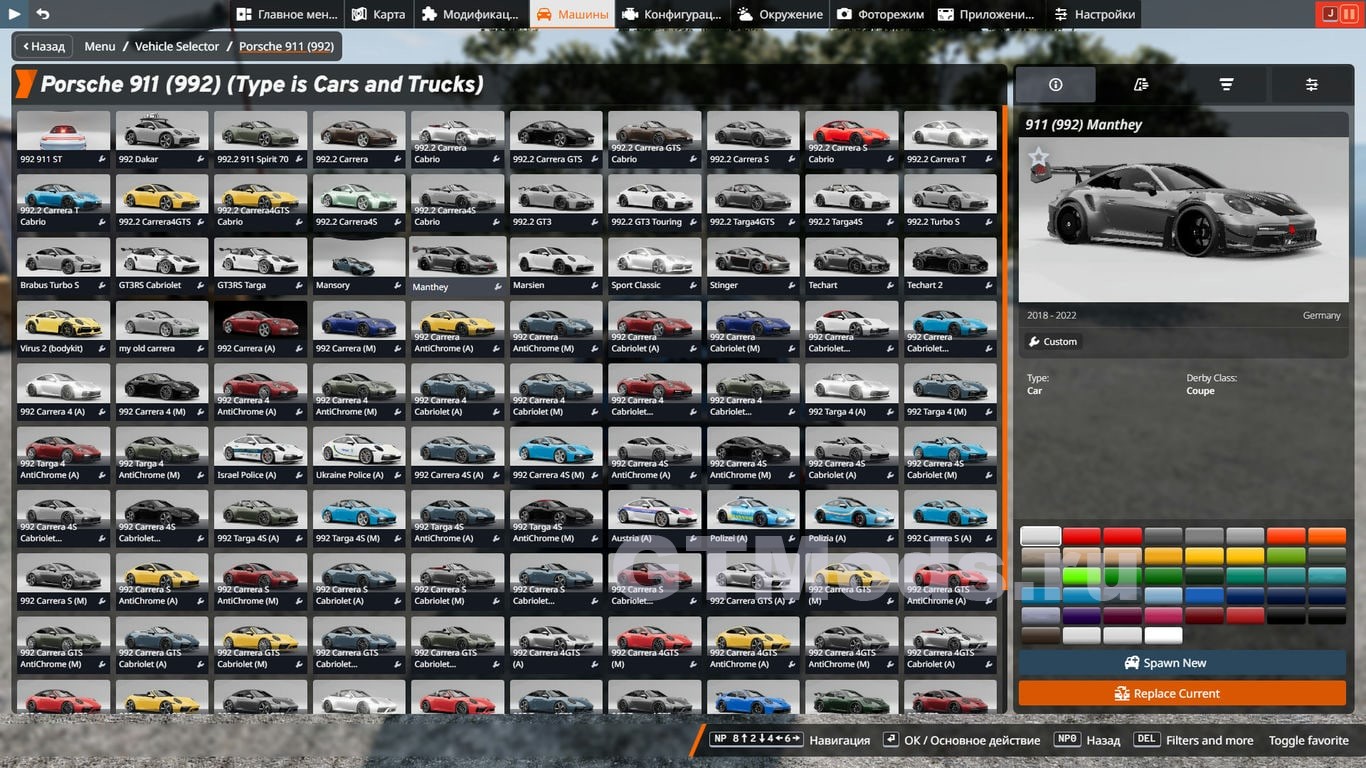Toggle the favorite star on Manthey preview
This screenshot has height=768, width=1366.
point(1039,157)
